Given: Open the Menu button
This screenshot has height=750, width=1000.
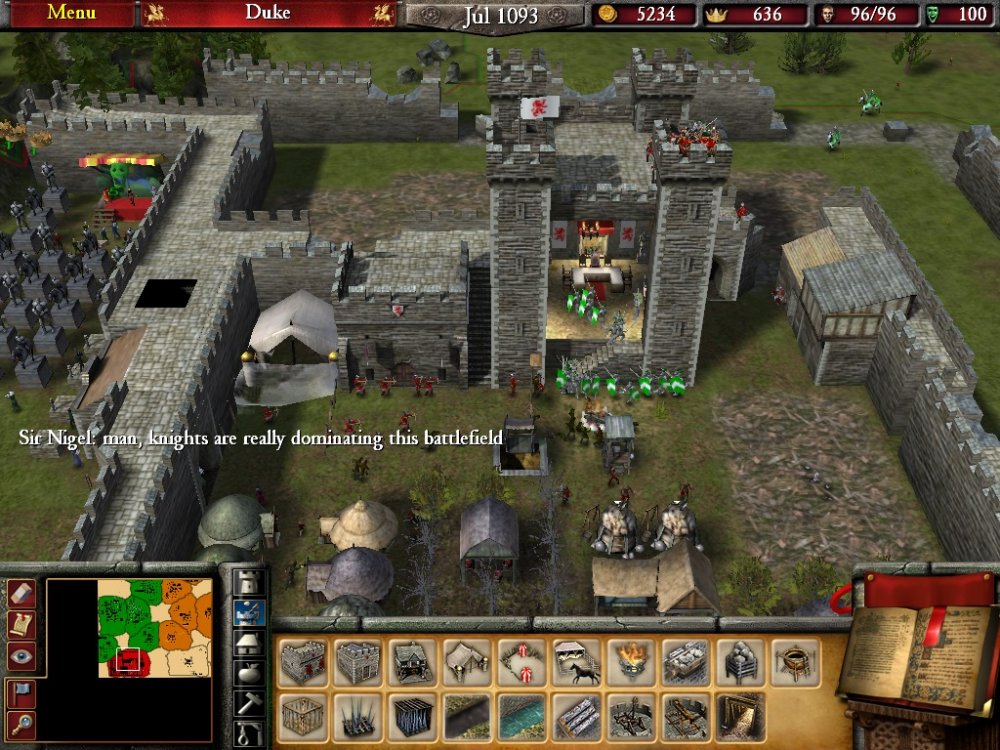Looking at the screenshot, I should point(71,13).
